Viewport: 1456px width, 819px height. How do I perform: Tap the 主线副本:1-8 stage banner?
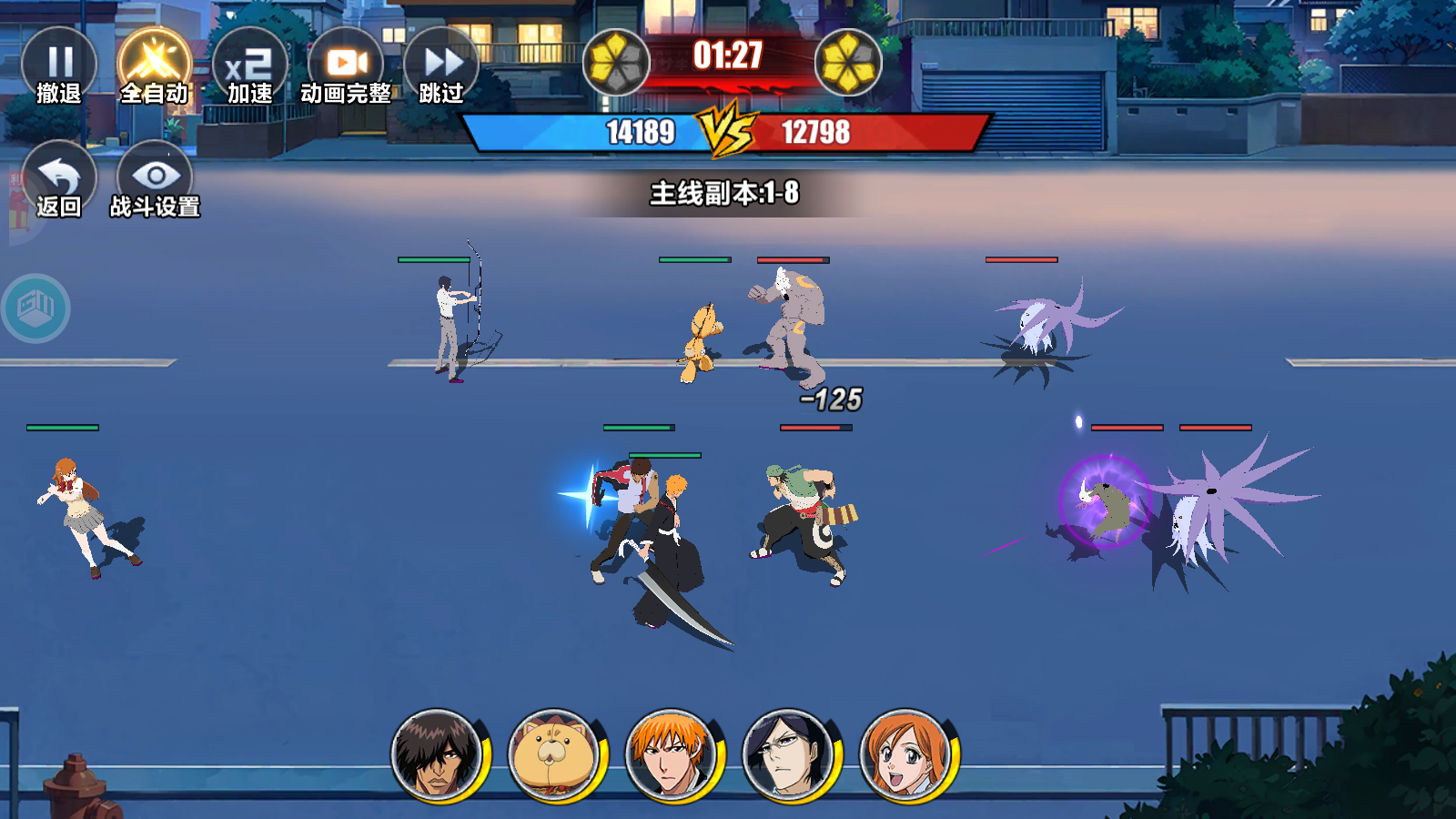point(728,193)
